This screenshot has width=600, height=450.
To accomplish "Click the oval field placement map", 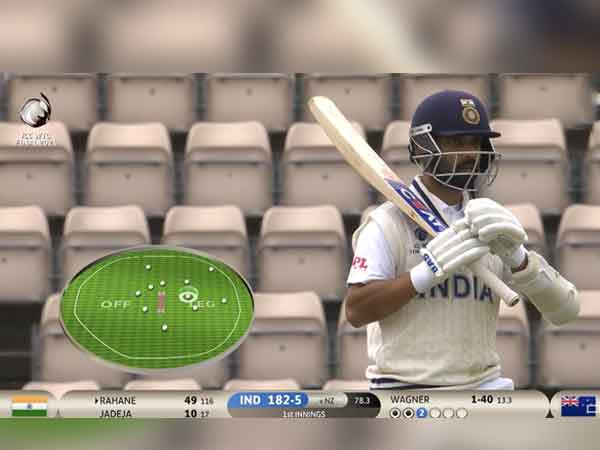I will (x=156, y=308).
